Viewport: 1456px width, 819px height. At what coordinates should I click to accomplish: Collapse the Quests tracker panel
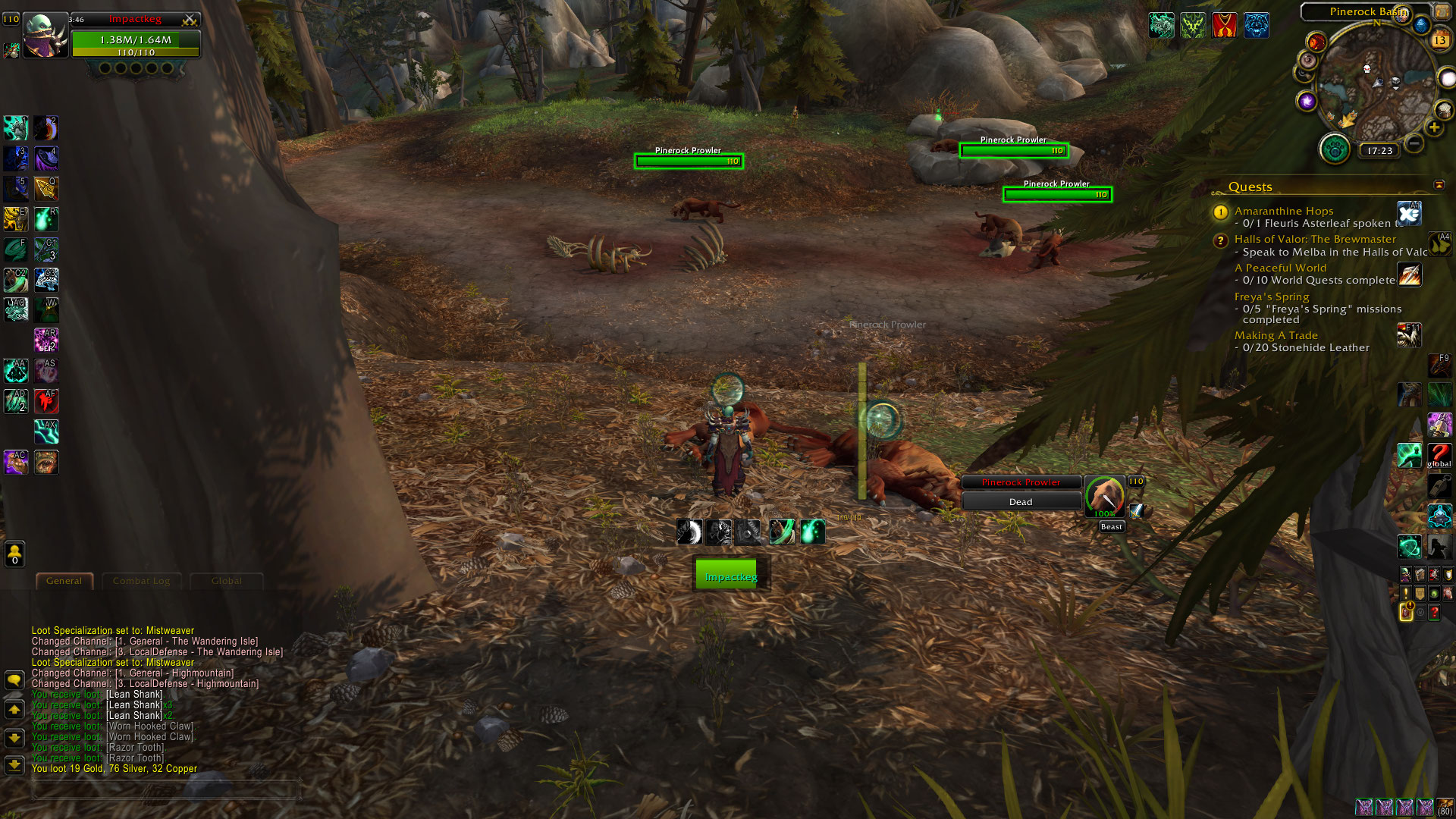tap(1439, 185)
